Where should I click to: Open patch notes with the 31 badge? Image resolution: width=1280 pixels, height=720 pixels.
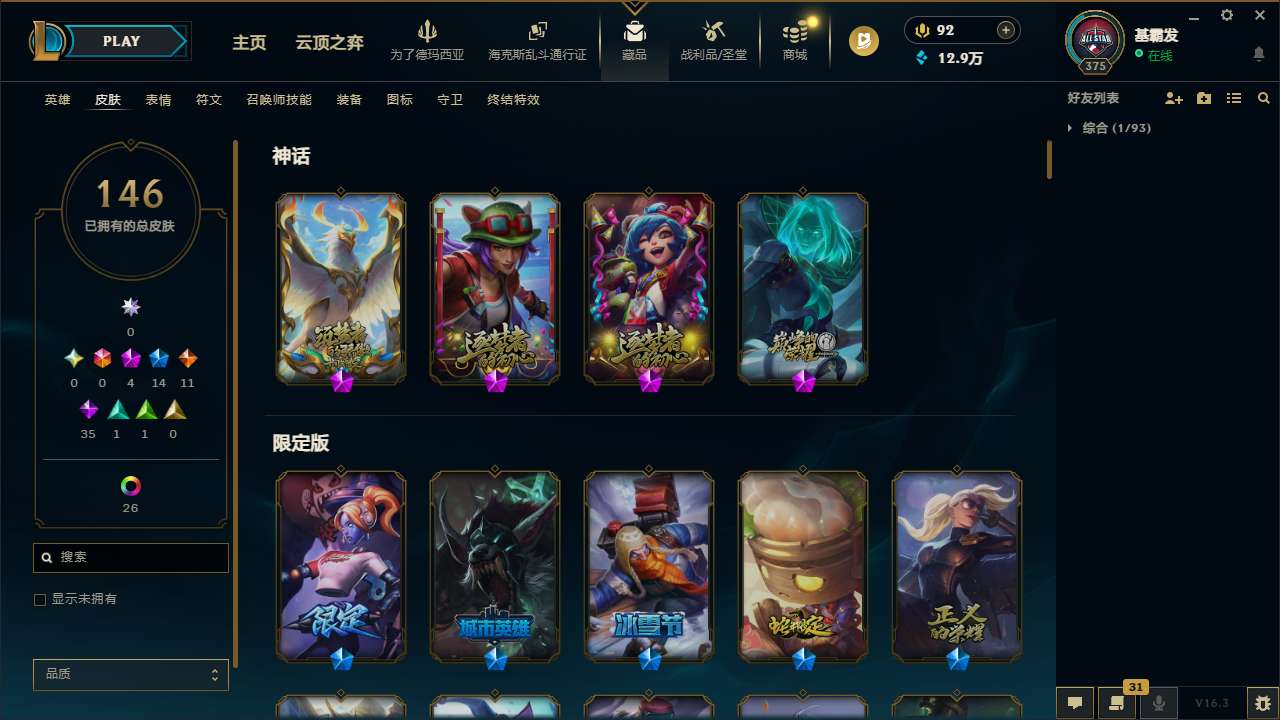click(x=1117, y=703)
